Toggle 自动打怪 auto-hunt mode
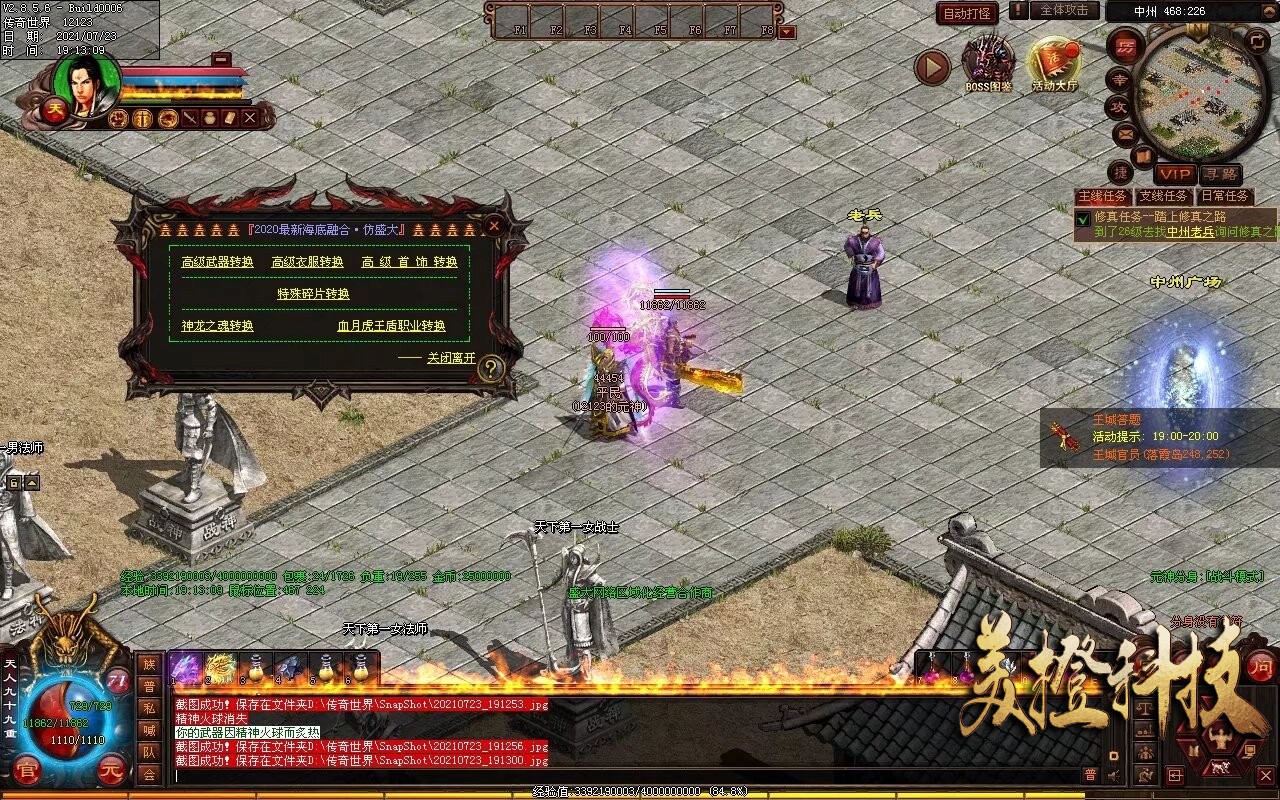1280x800 pixels. (966, 12)
